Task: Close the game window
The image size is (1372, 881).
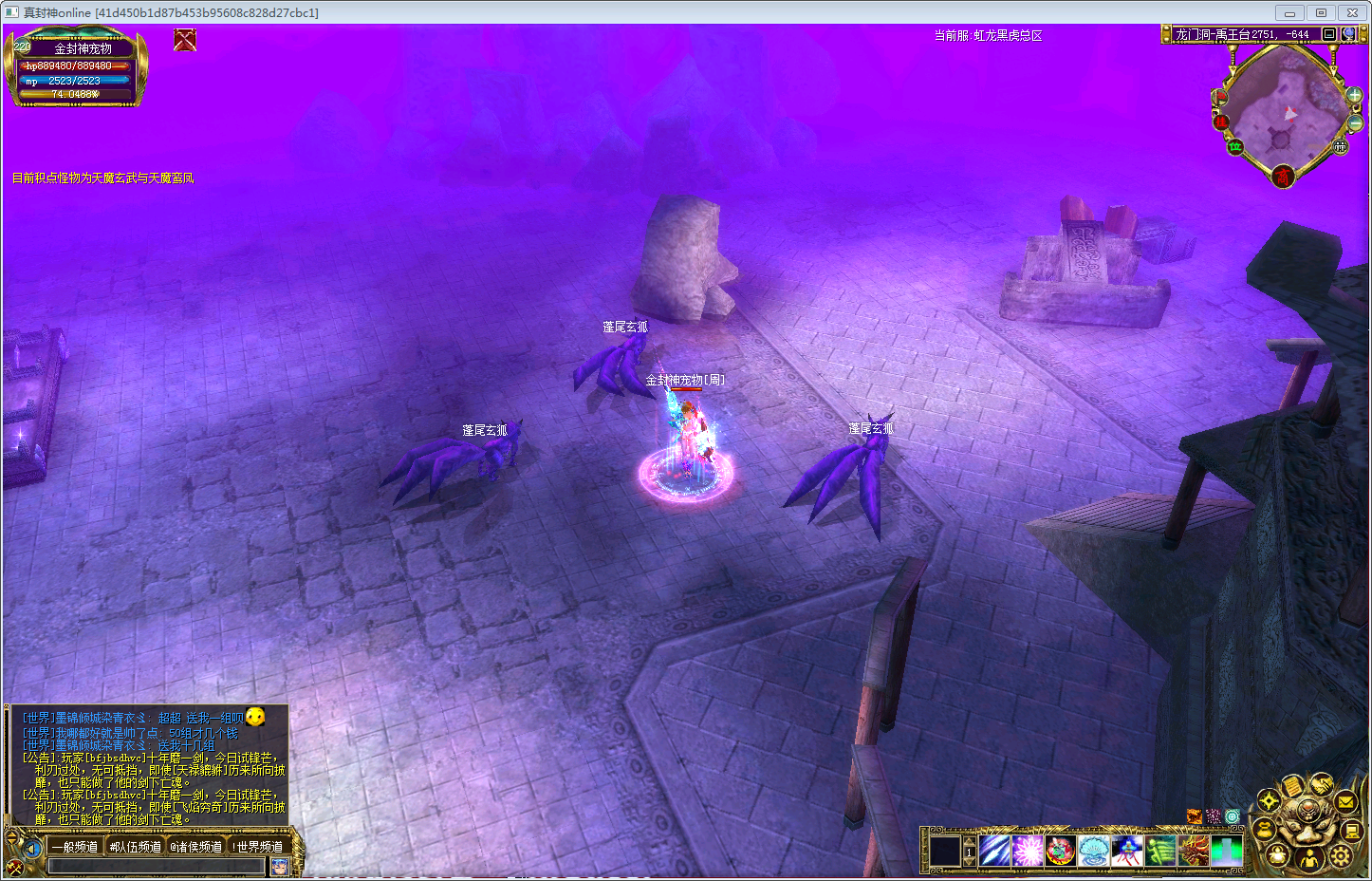Action: pyautogui.click(x=1352, y=12)
